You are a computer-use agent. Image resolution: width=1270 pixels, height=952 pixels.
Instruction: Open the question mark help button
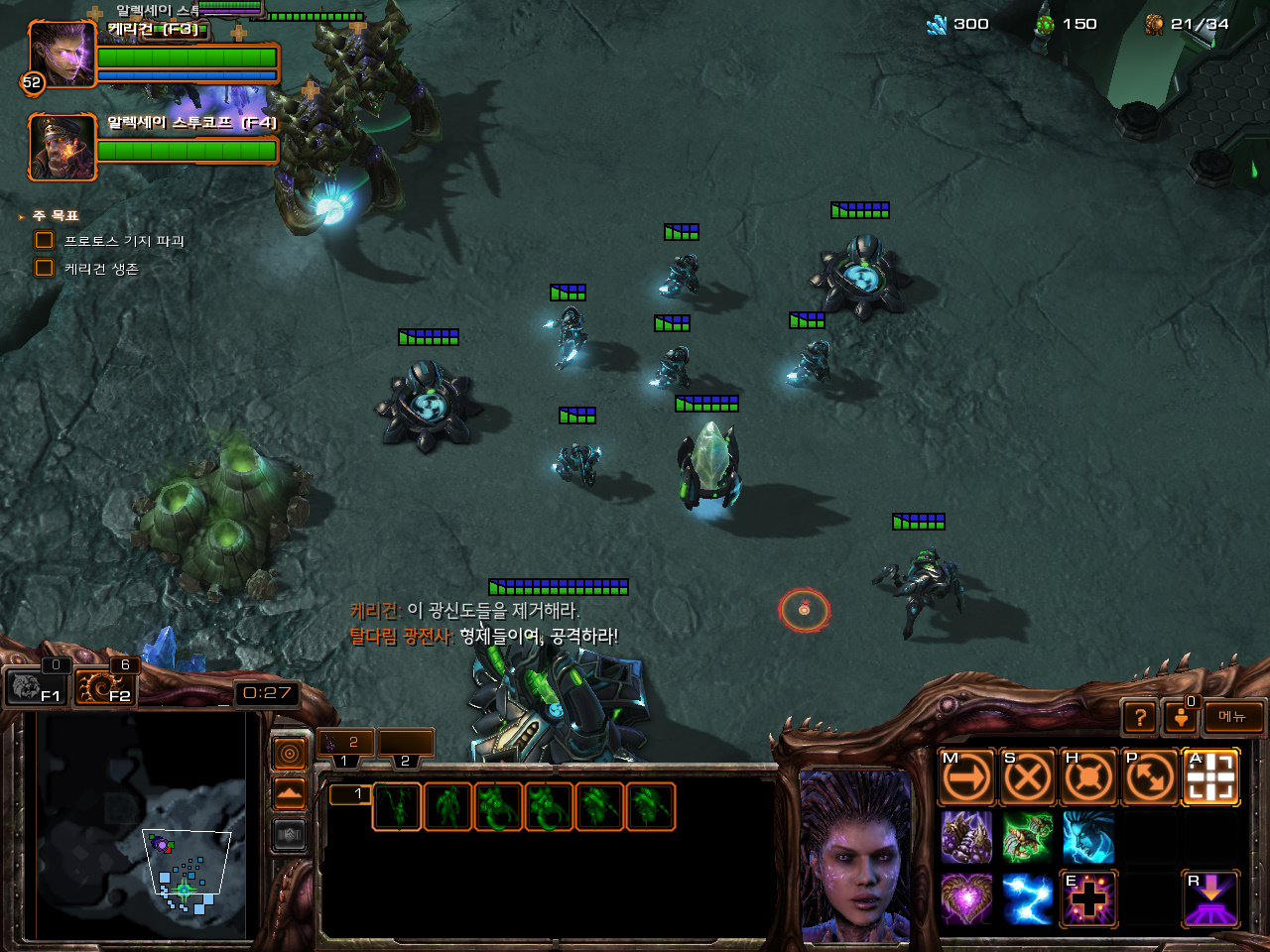click(x=1141, y=717)
